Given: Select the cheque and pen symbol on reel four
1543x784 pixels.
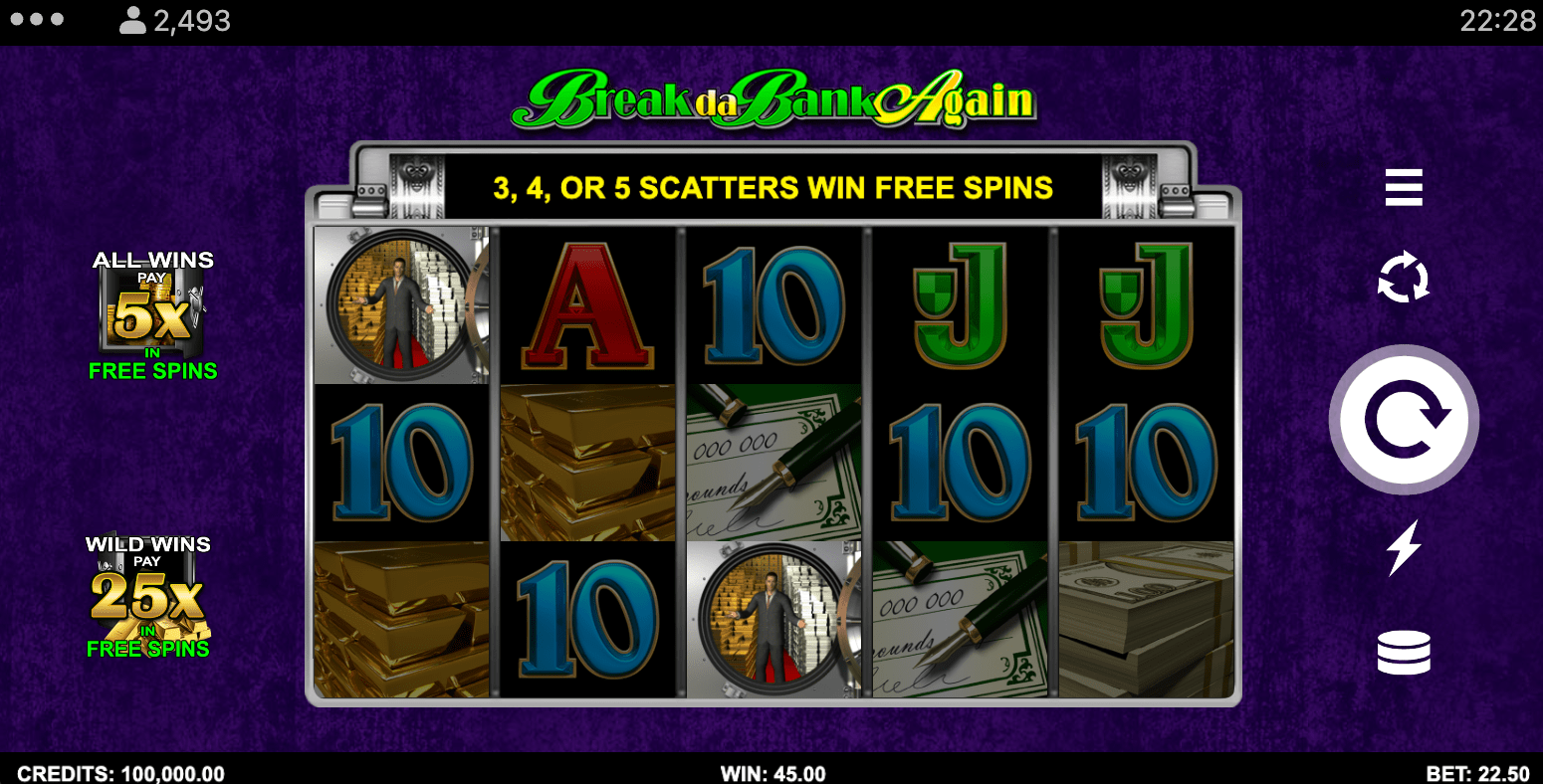Looking at the screenshot, I should [961, 617].
